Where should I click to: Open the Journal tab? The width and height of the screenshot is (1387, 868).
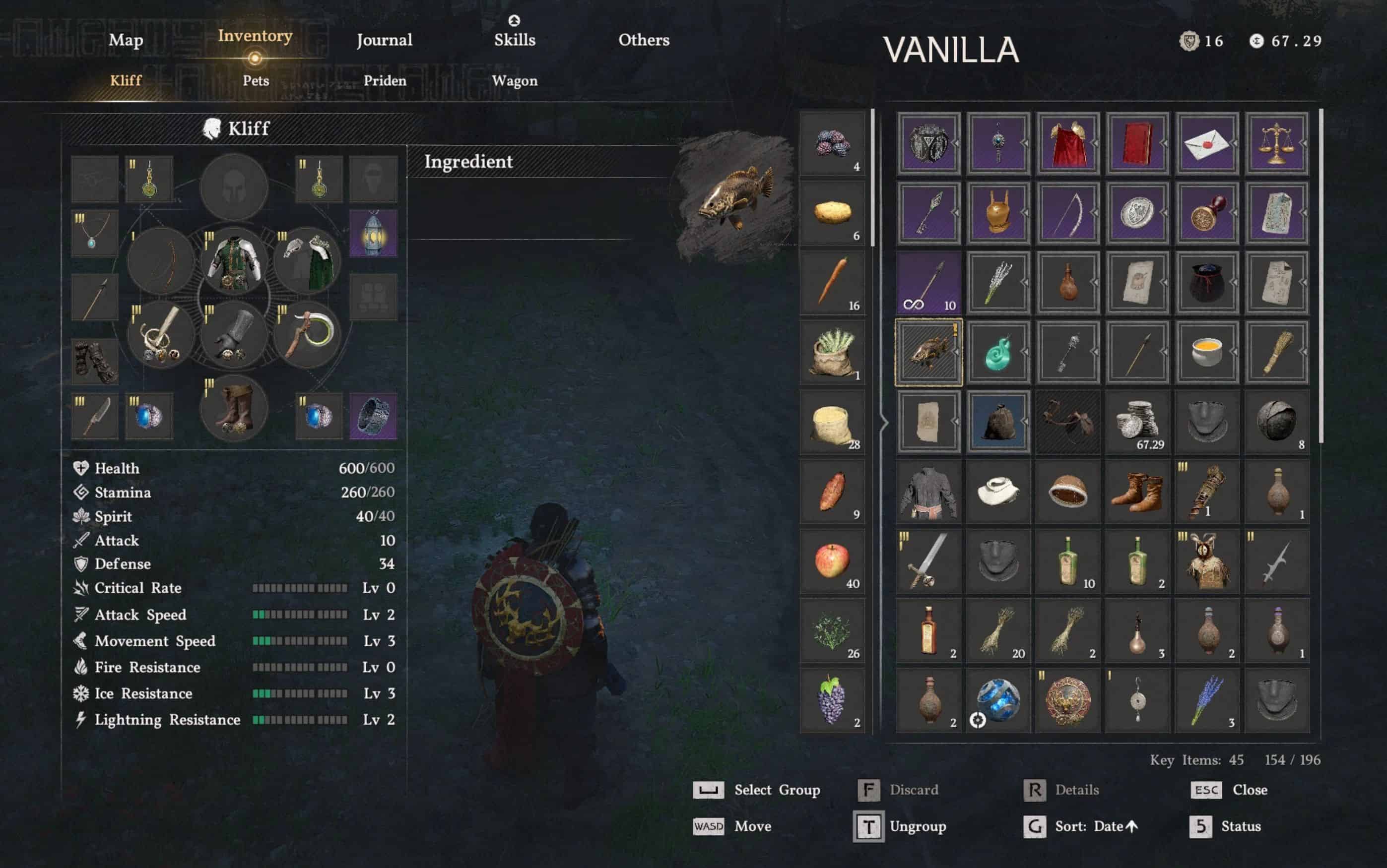pyautogui.click(x=384, y=40)
